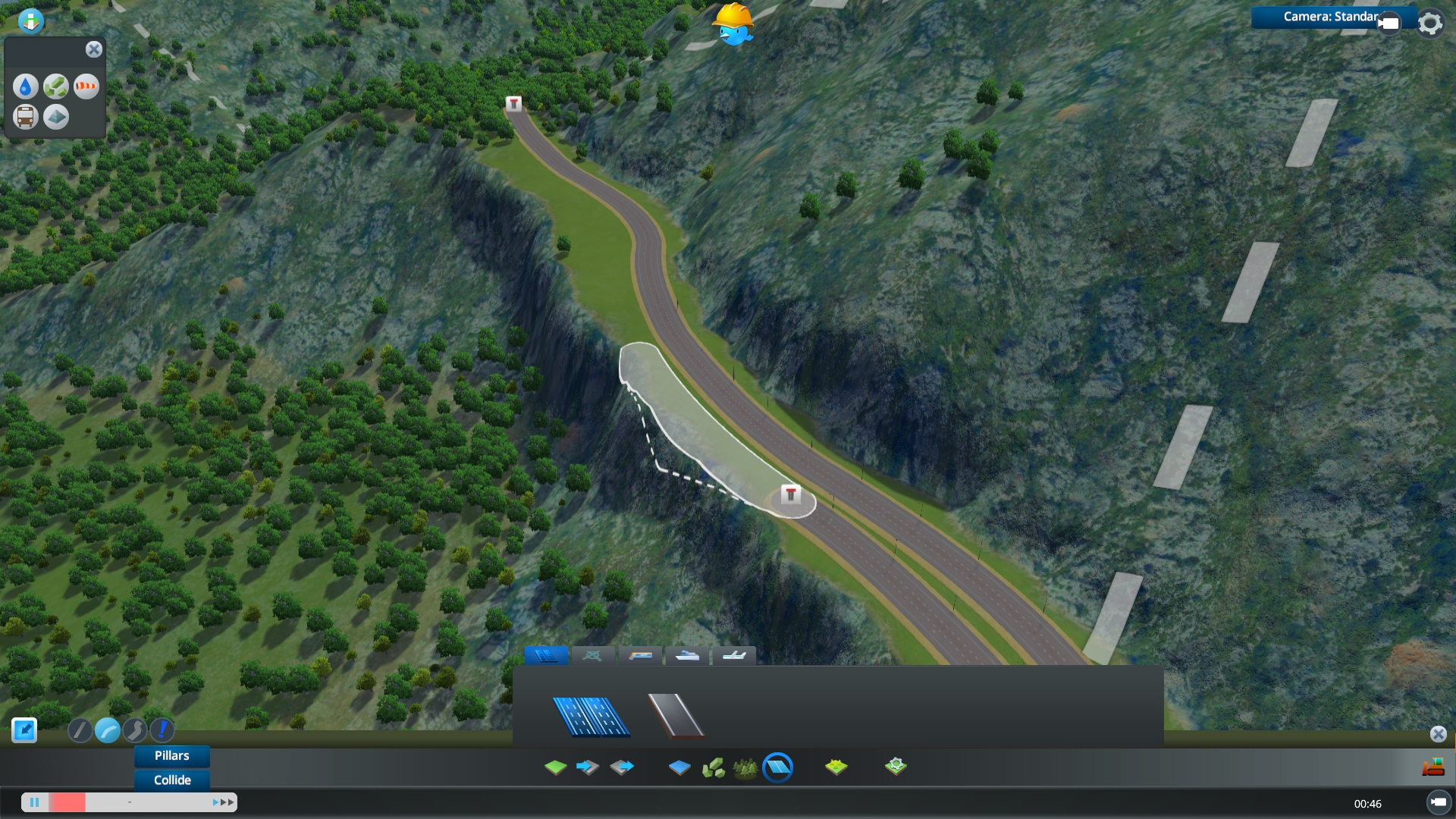Activate the road upgrade tool
1456x819 pixels.
162,730
